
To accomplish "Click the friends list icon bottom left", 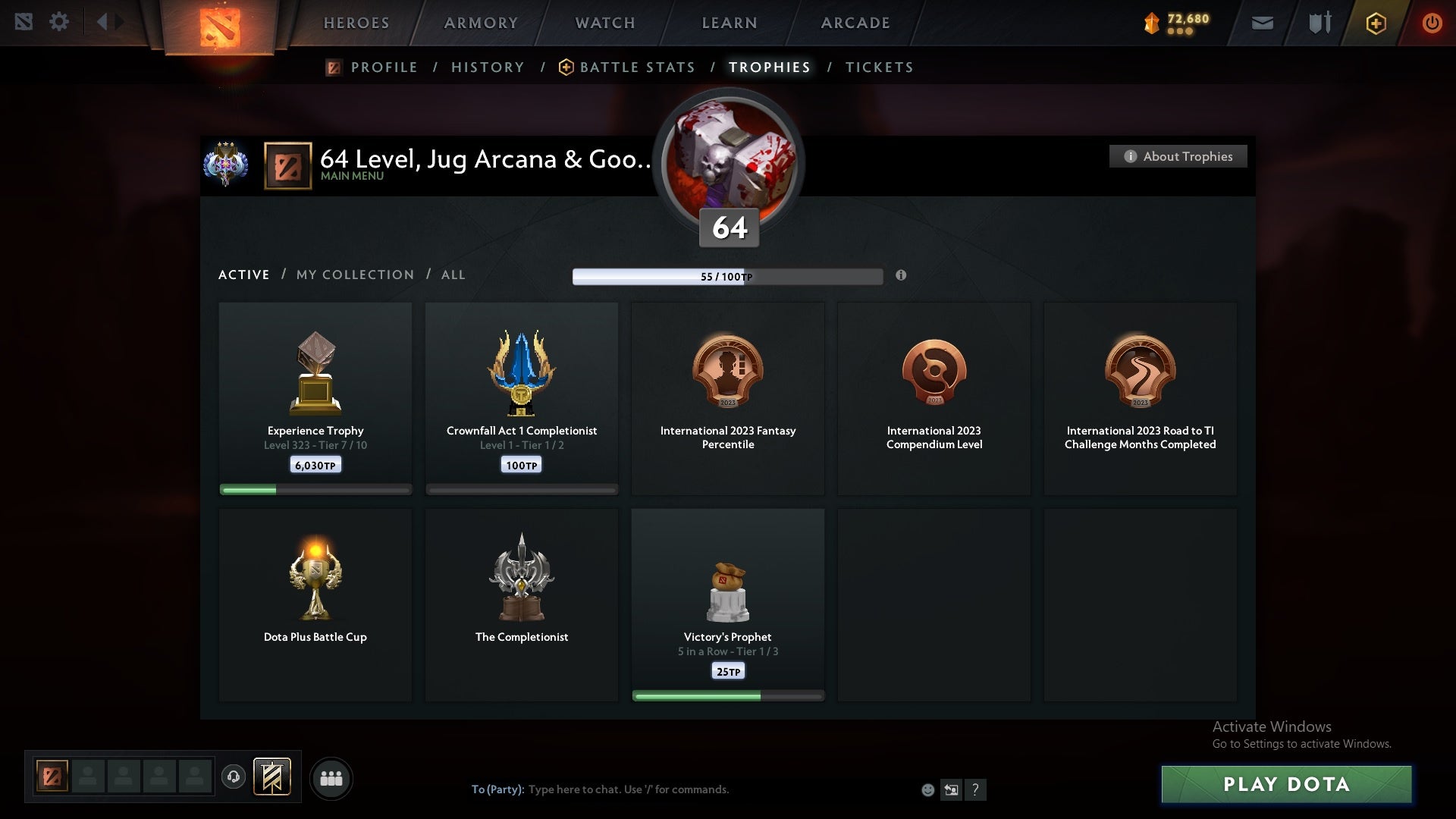I will click(x=331, y=778).
